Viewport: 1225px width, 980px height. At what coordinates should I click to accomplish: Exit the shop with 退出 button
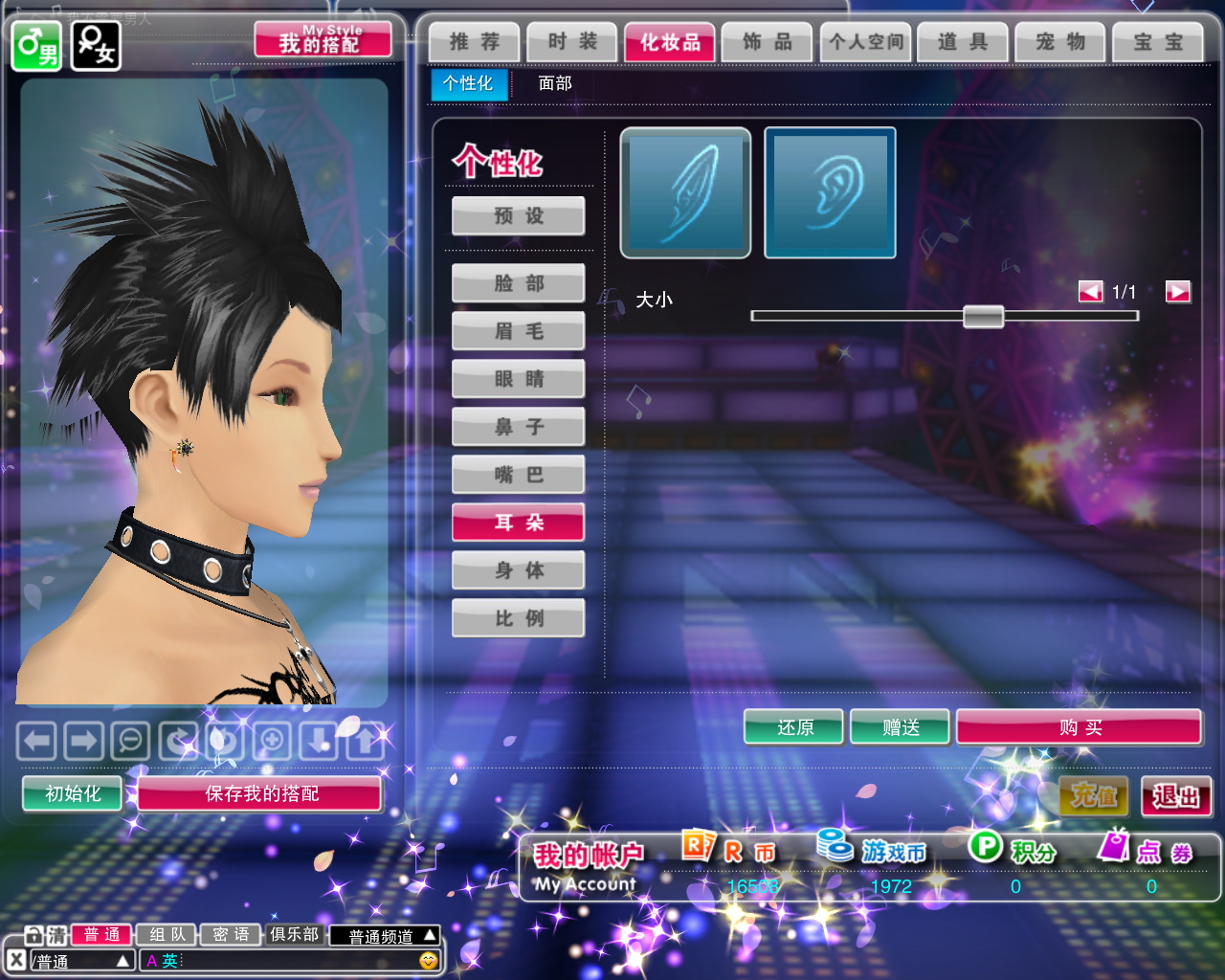pyautogui.click(x=1176, y=796)
